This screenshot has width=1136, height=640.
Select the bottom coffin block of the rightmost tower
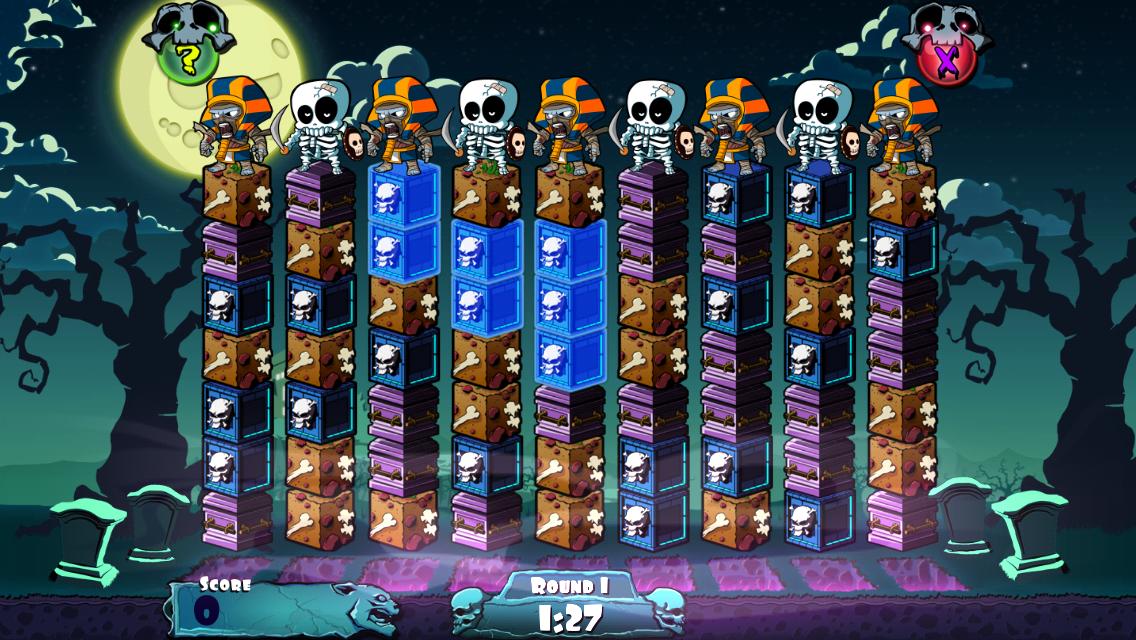click(902, 519)
